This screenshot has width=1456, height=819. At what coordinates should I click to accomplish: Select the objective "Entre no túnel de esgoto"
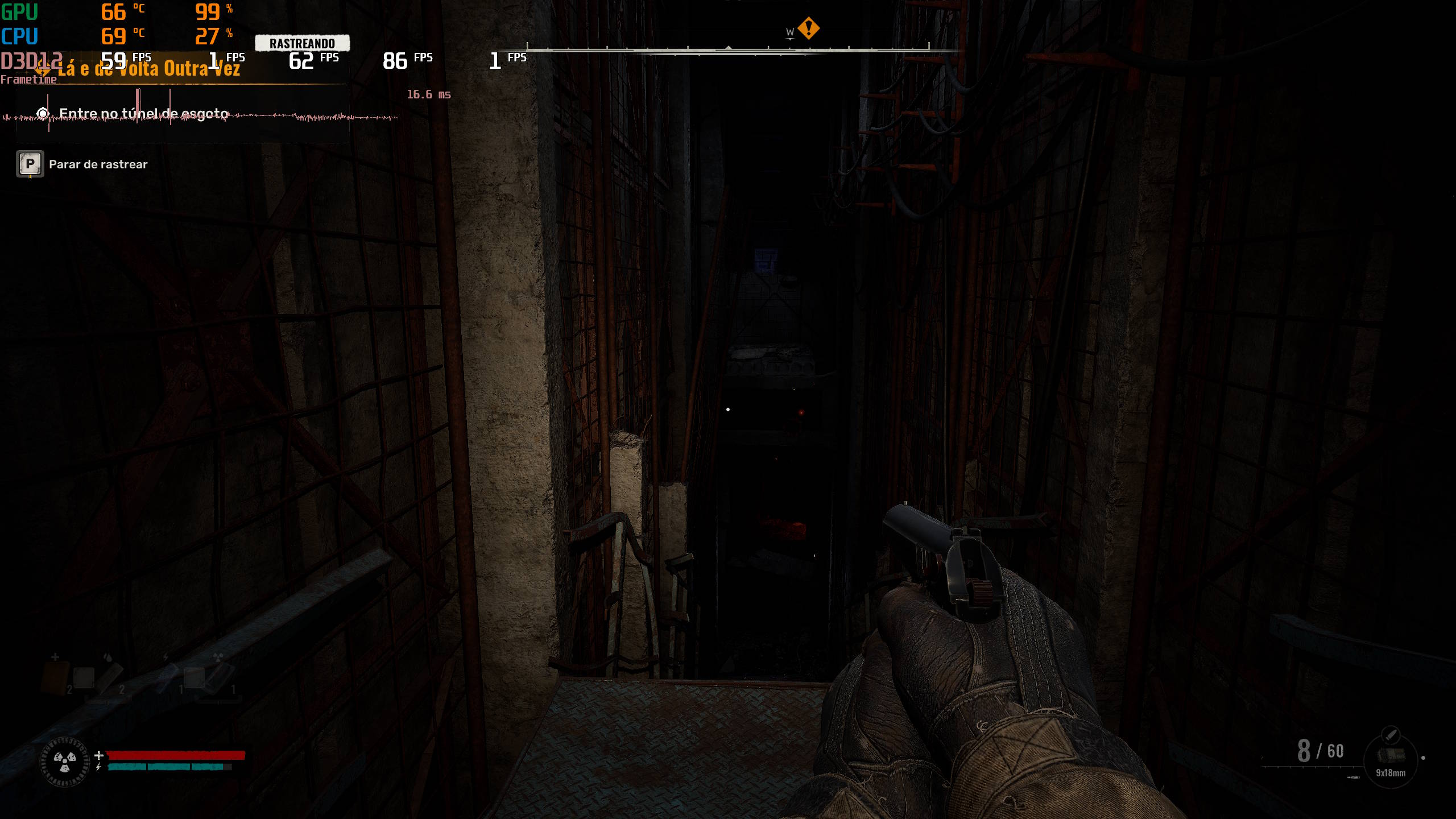point(143,114)
